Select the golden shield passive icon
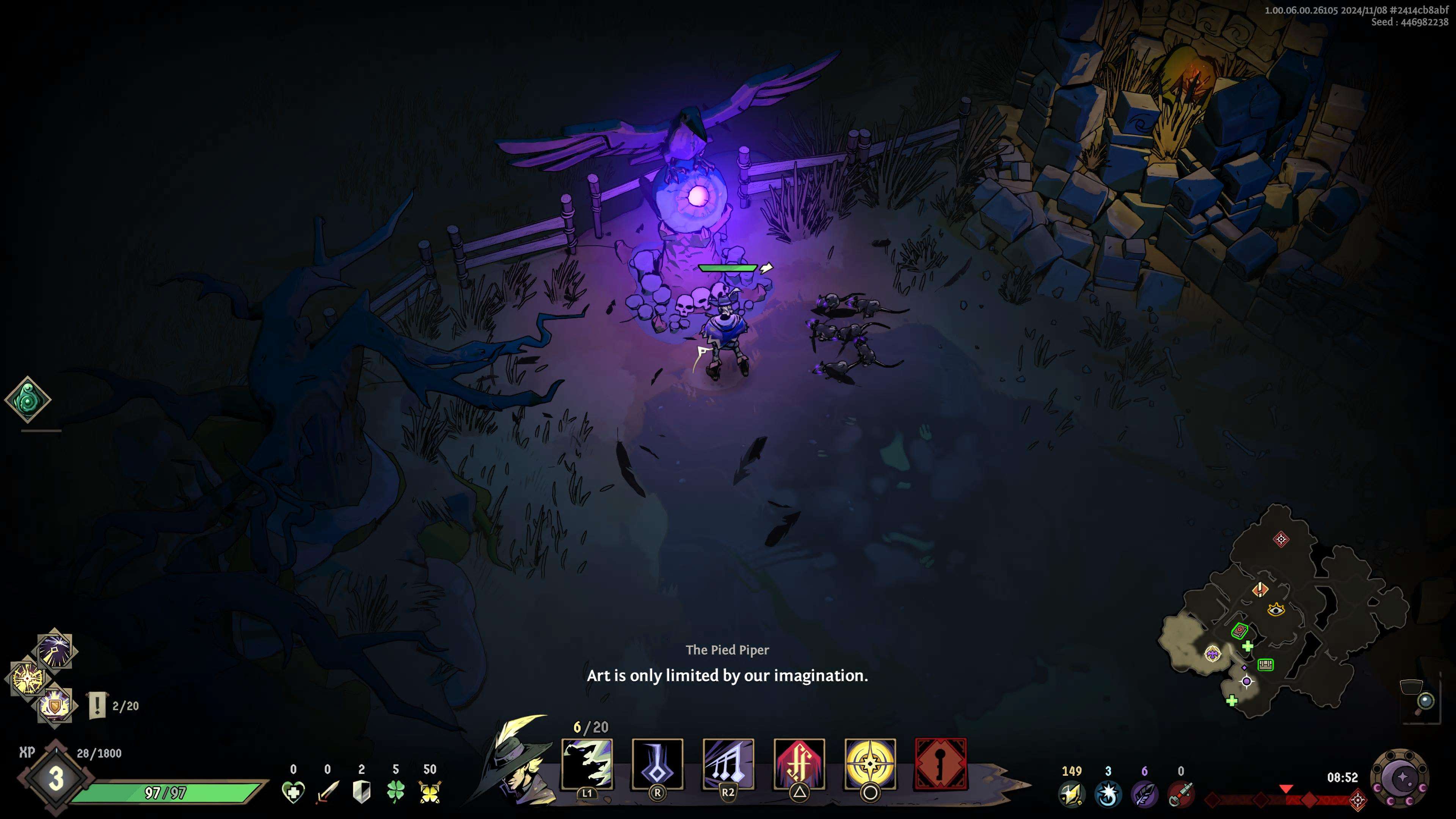Image resolution: width=1456 pixels, height=819 pixels. click(x=55, y=705)
